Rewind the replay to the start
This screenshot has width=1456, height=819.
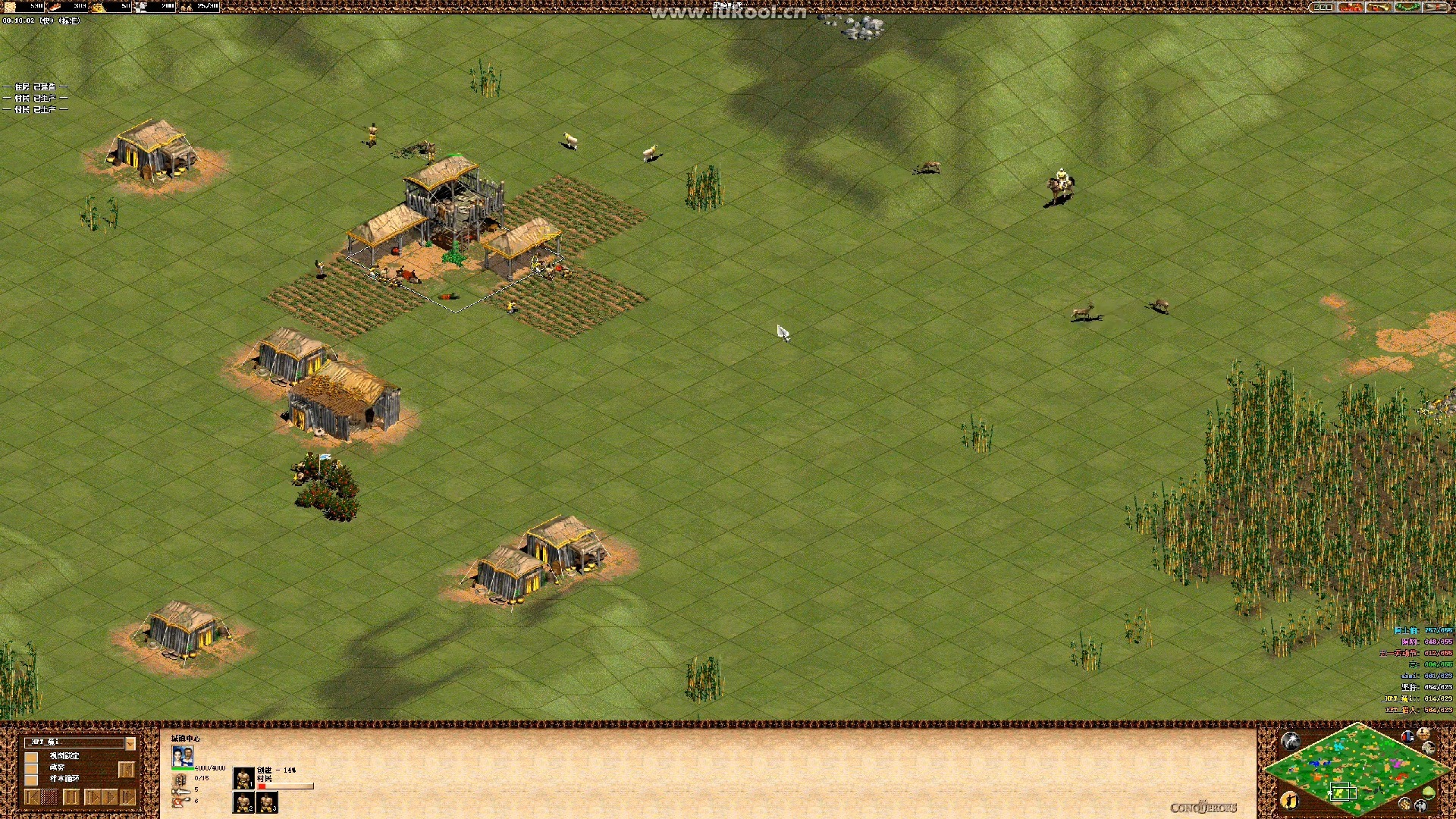coord(32,797)
